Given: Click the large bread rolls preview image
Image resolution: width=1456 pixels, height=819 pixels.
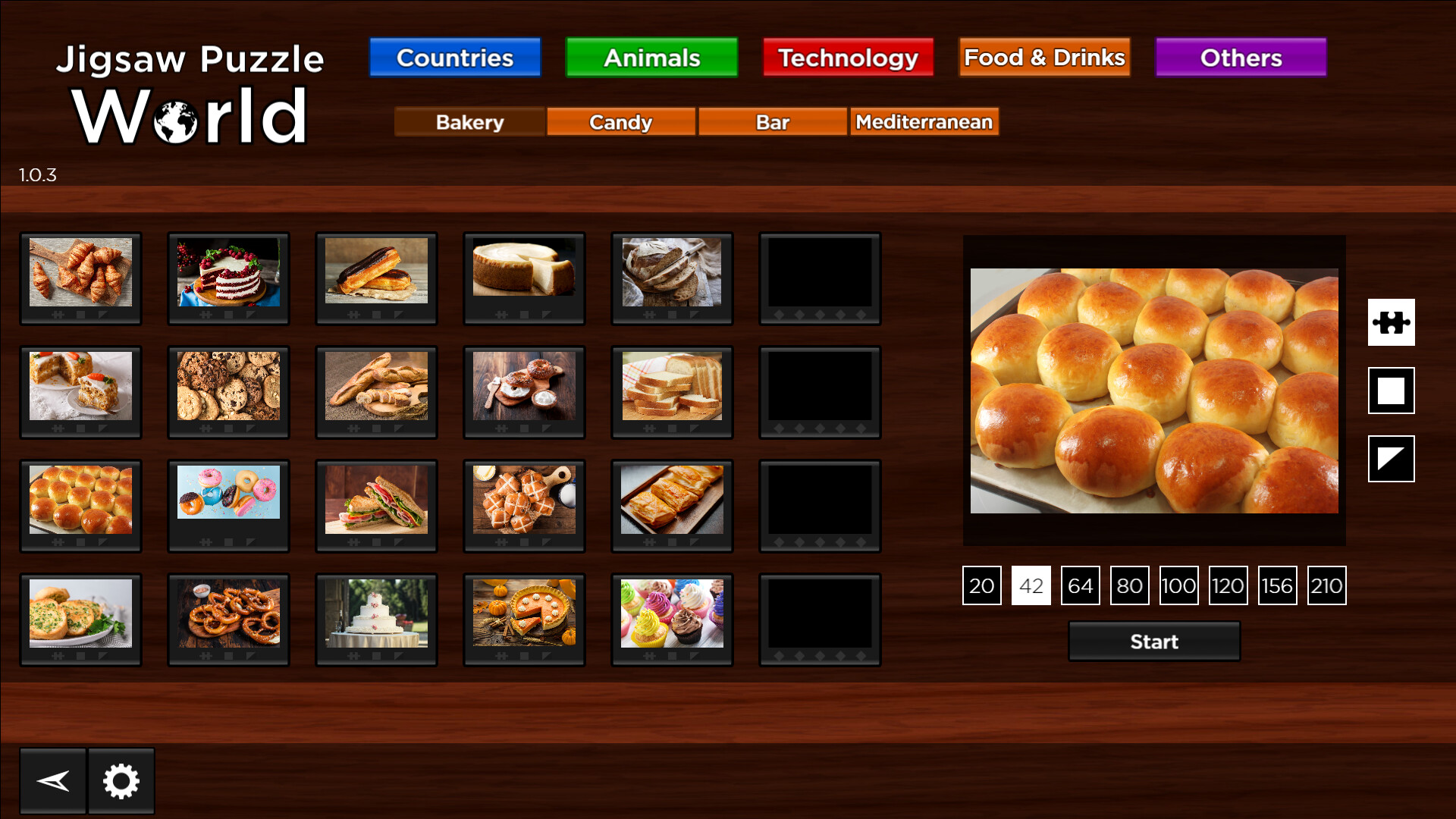Looking at the screenshot, I should tap(1153, 391).
